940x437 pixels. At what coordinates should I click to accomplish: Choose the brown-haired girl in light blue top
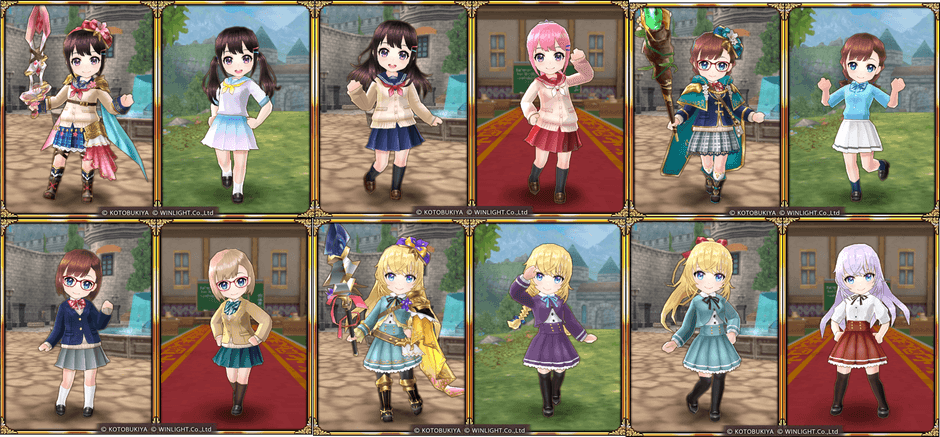pos(862,108)
